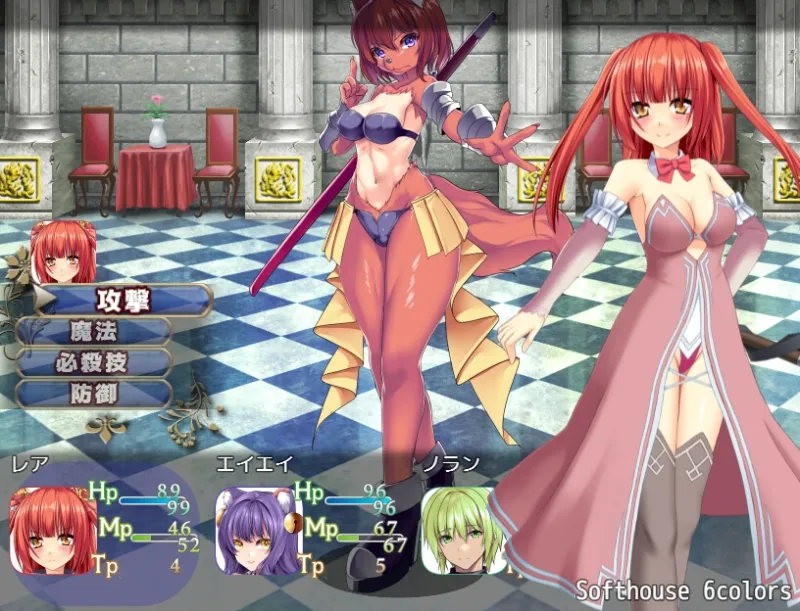Choose the 魔法 magic command
The image size is (800, 611).
click(x=94, y=331)
